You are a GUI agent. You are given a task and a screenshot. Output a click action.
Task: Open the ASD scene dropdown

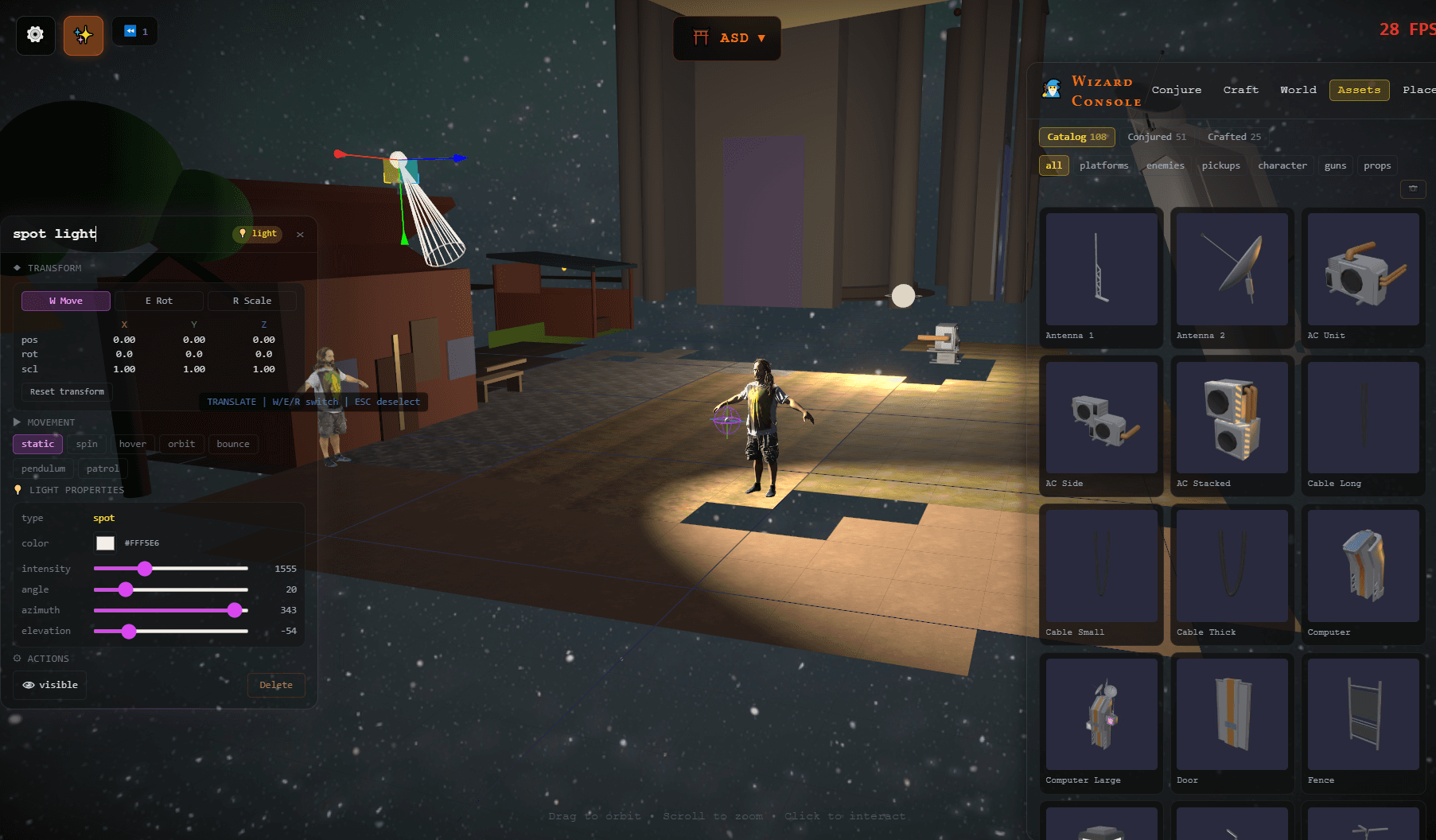727,38
